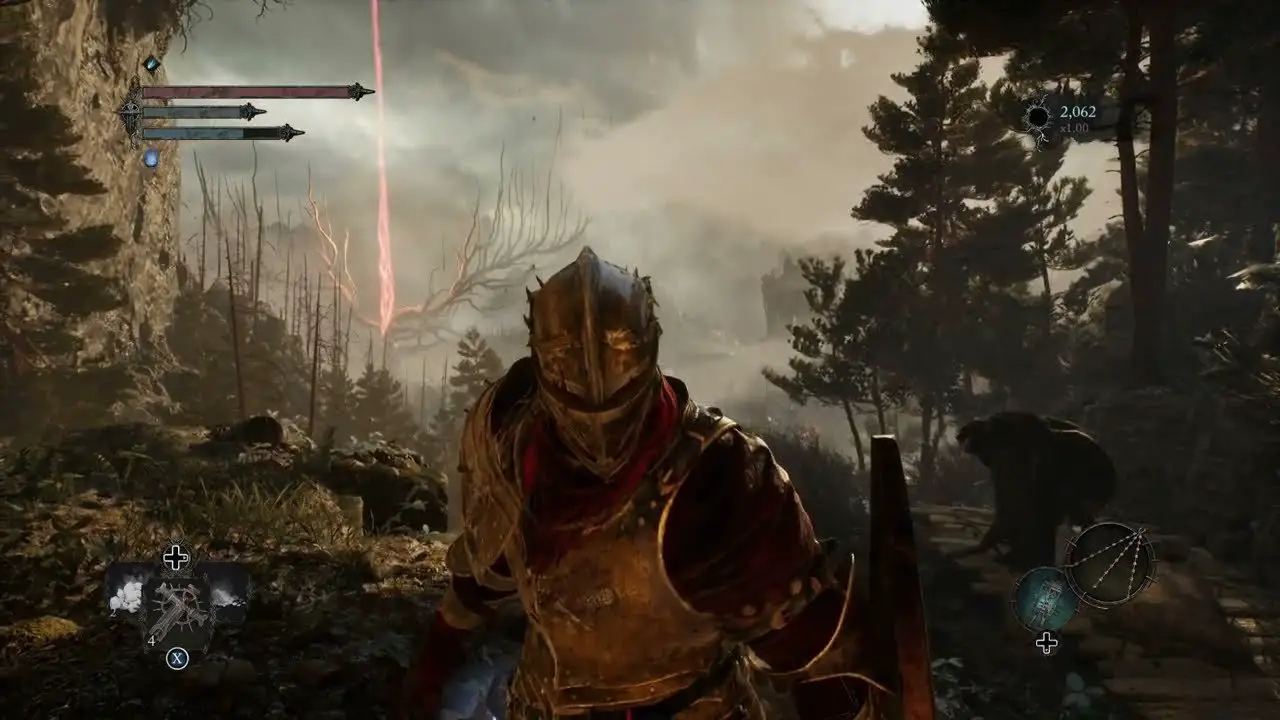The width and height of the screenshot is (1280, 720).
Task: Click the blue diamond buff icon
Action: tap(151, 65)
